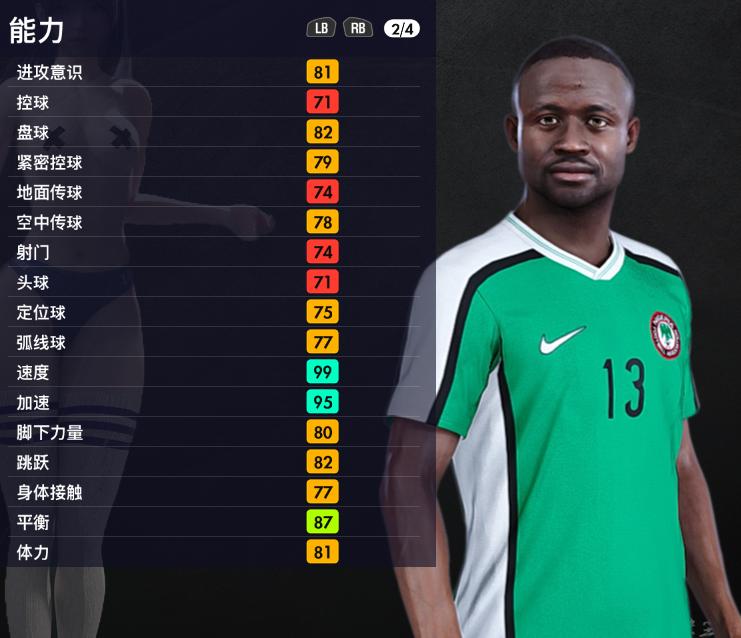Choose the 空中传球 ability row
The image size is (741, 638).
(215, 222)
